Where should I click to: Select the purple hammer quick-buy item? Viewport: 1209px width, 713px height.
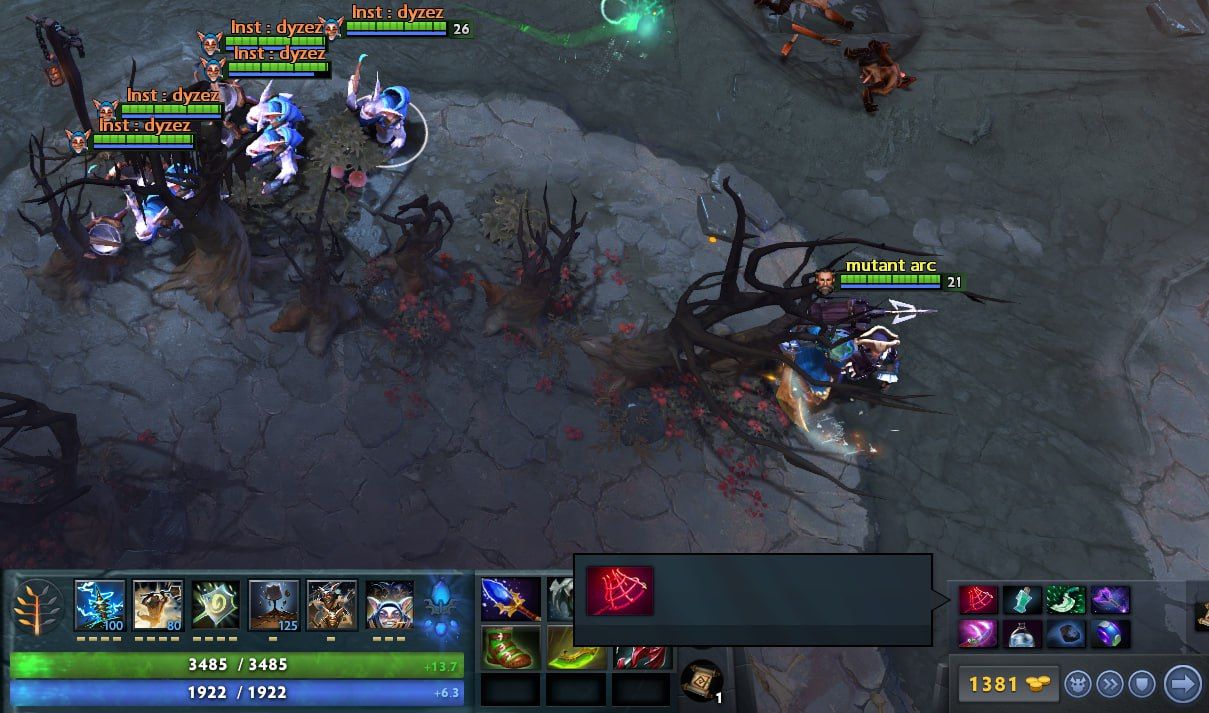(1110, 600)
